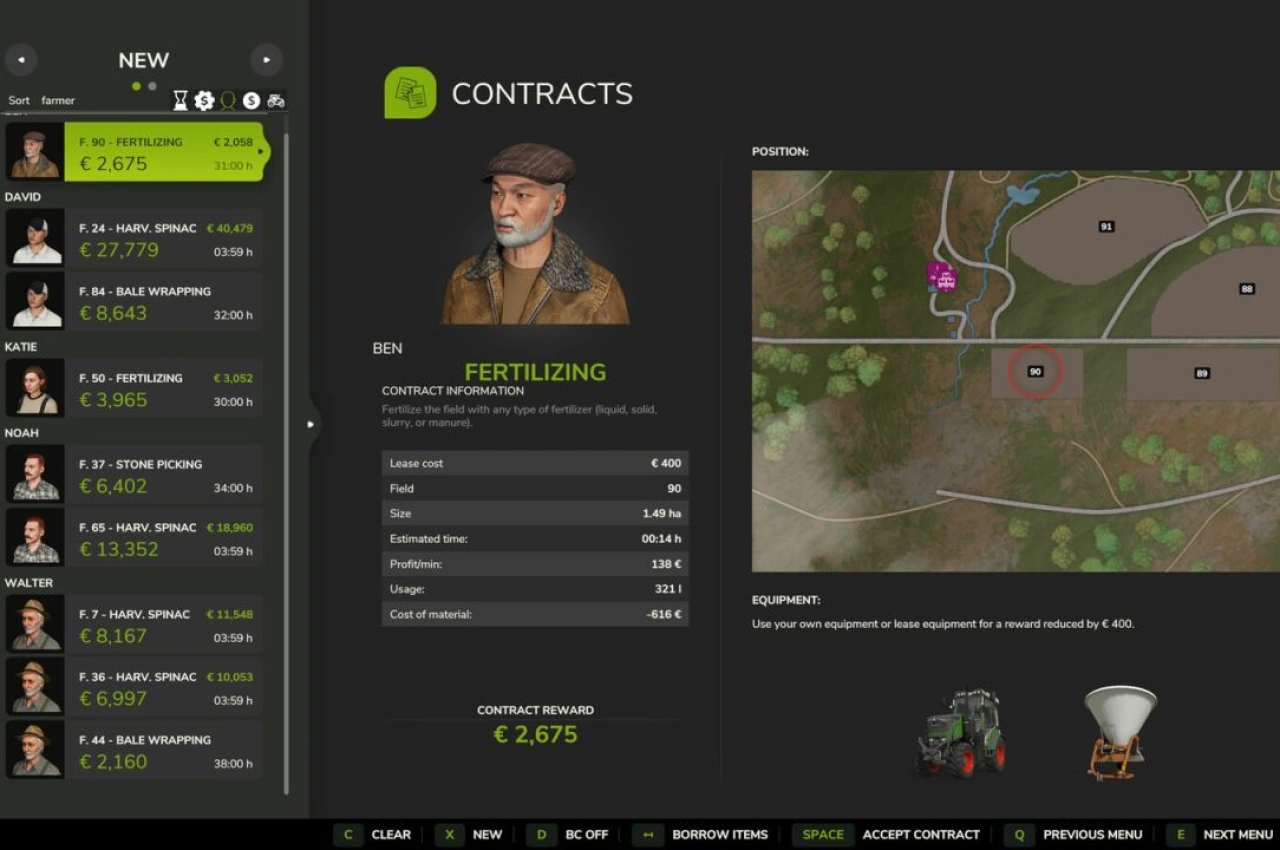Open PREVIOUS MENU
1280x850 pixels.
[1093, 834]
